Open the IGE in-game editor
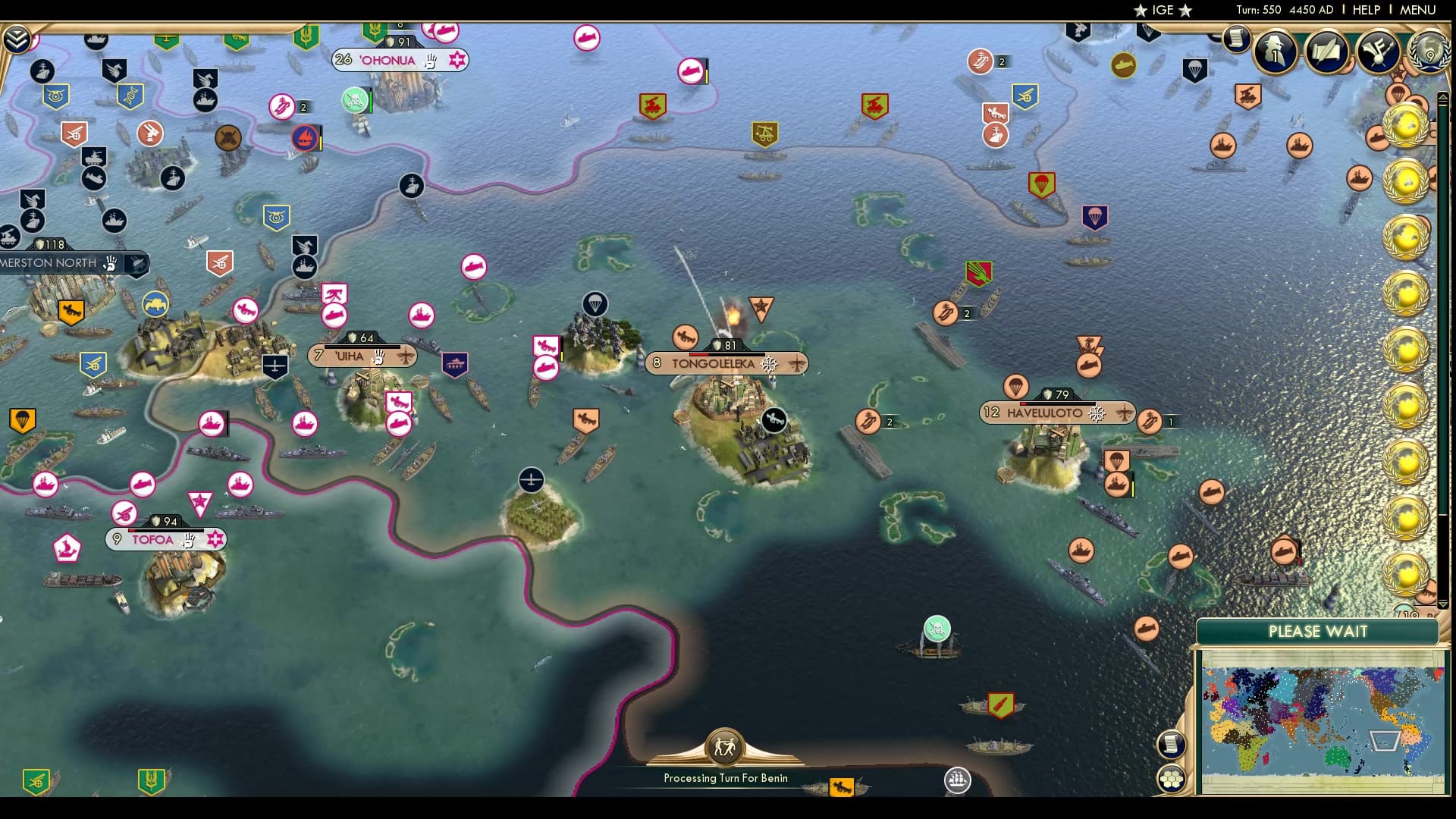 pyautogui.click(x=1163, y=10)
